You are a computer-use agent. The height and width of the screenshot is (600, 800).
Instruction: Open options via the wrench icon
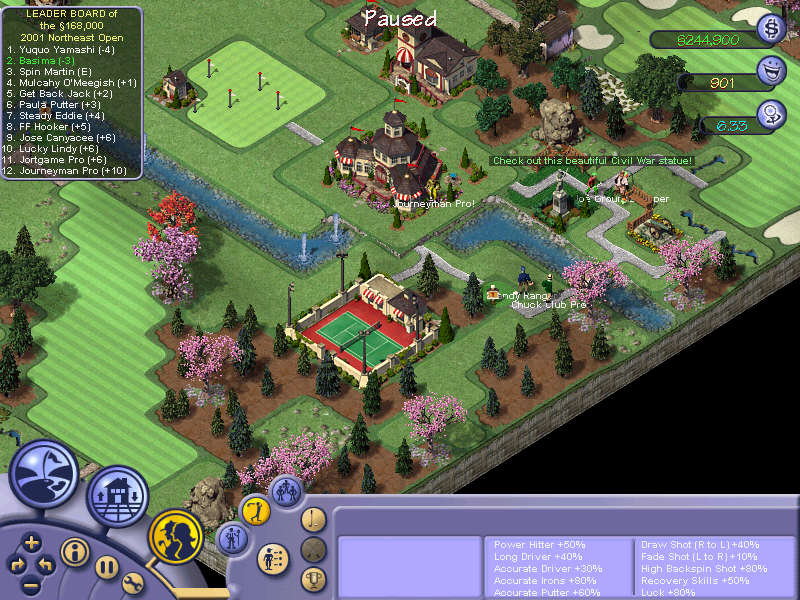tap(133, 583)
